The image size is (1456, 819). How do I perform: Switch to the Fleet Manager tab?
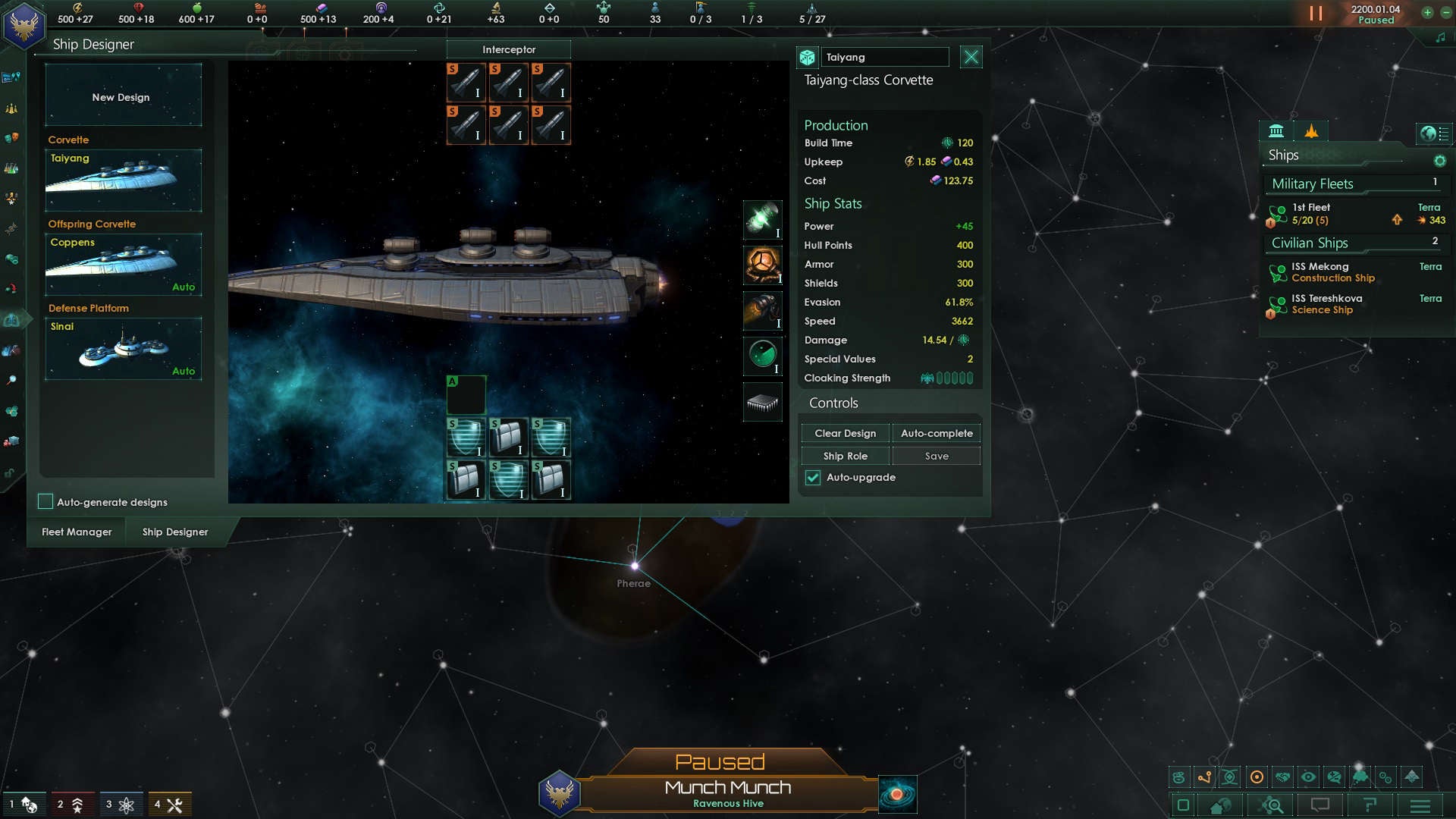[75, 532]
